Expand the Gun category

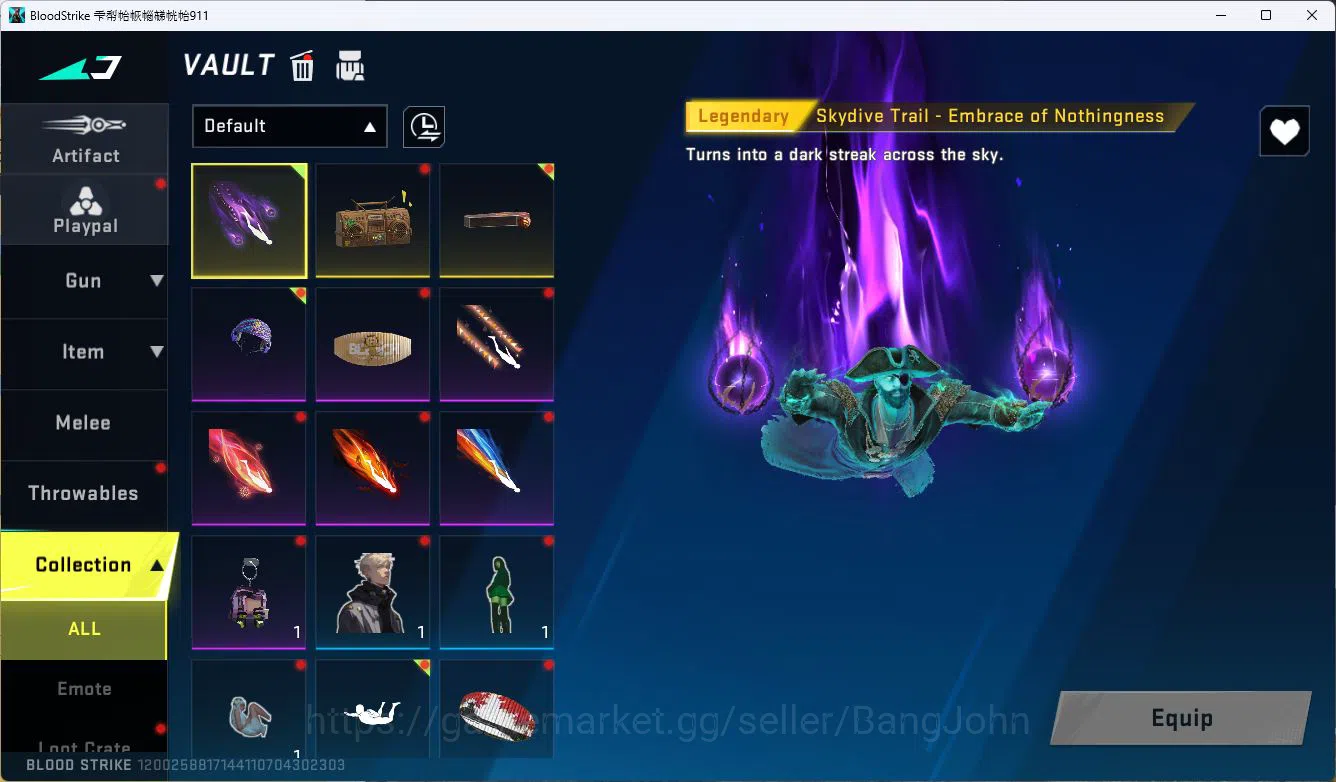click(85, 281)
